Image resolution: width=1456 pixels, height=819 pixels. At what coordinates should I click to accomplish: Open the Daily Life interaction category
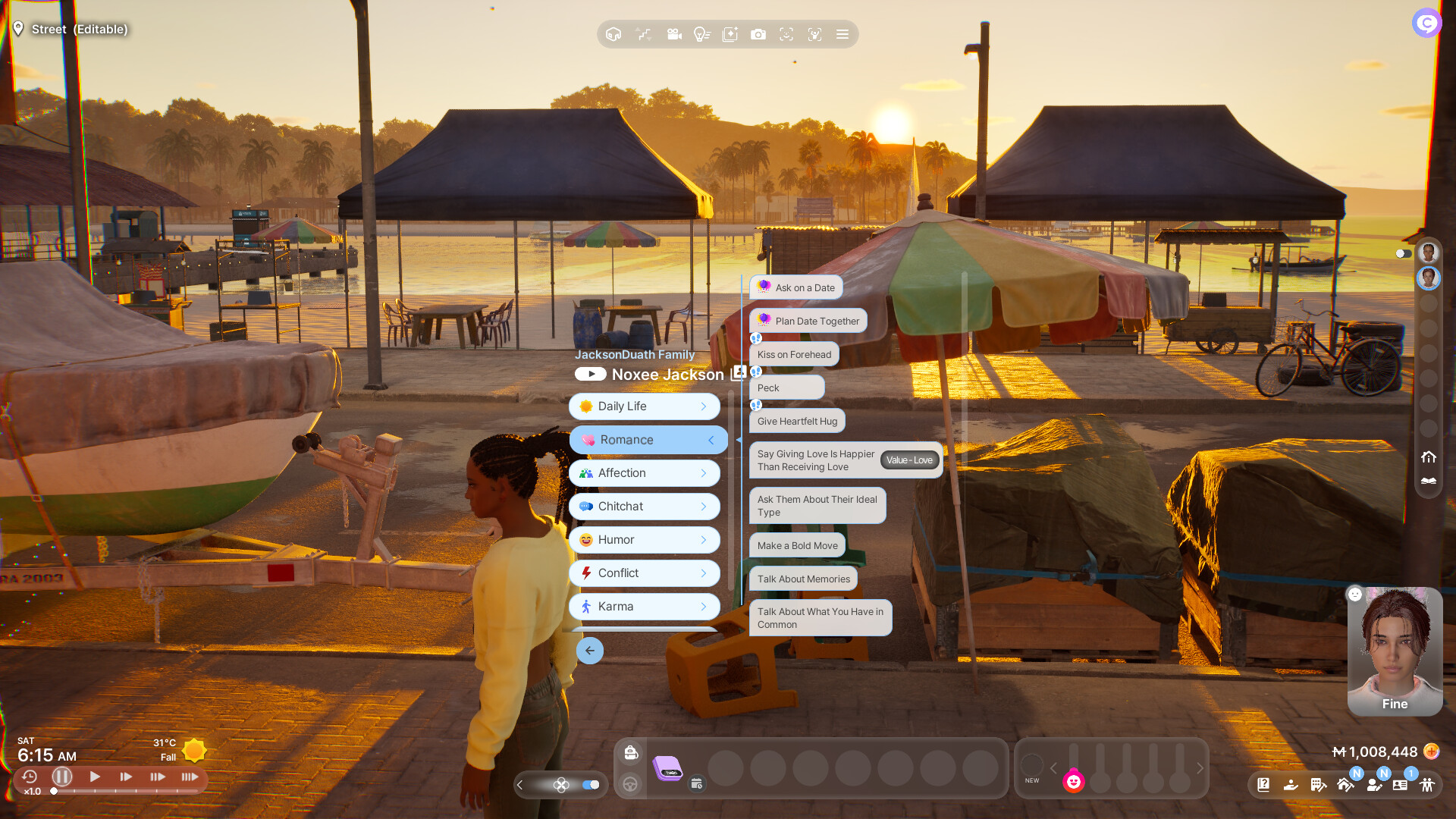tap(645, 406)
